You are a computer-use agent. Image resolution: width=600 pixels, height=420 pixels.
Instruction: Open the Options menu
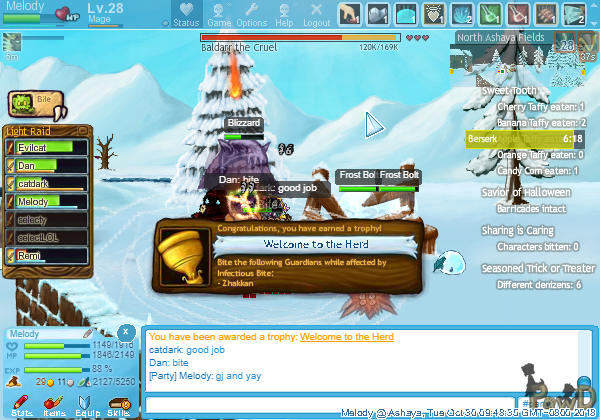coord(251,15)
